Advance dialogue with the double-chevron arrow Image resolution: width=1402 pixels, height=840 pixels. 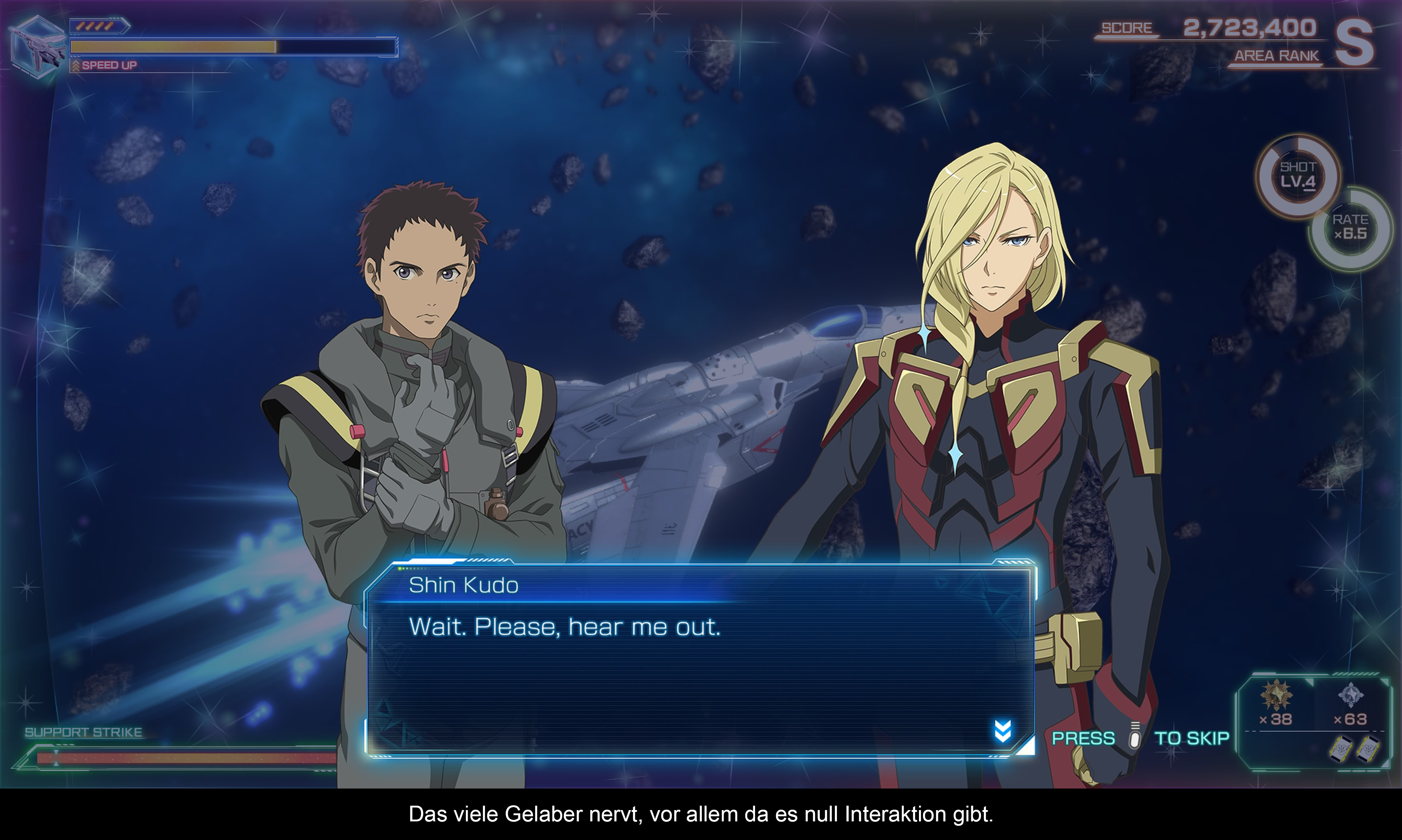point(1003,731)
